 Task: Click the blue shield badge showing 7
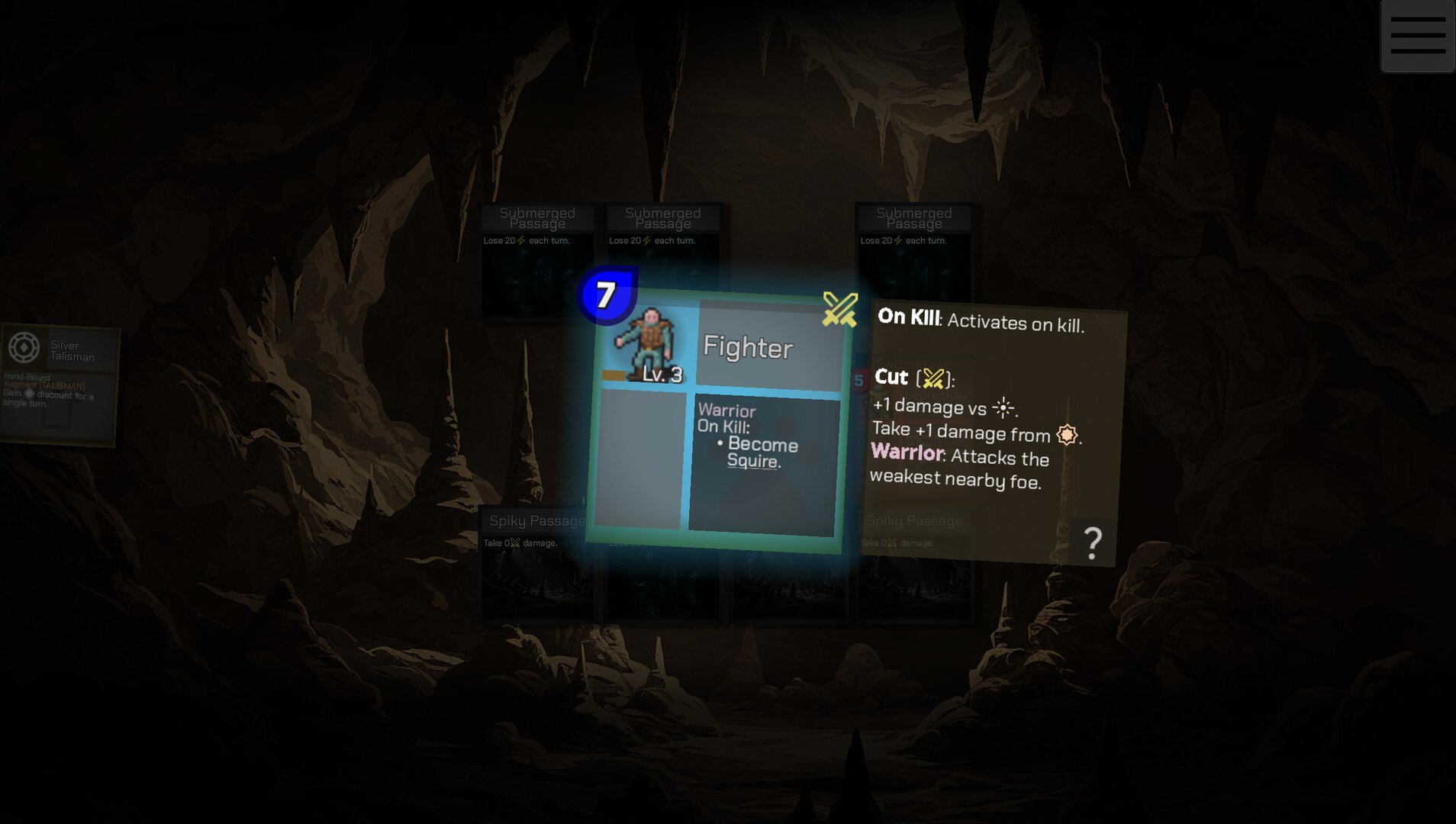[604, 296]
